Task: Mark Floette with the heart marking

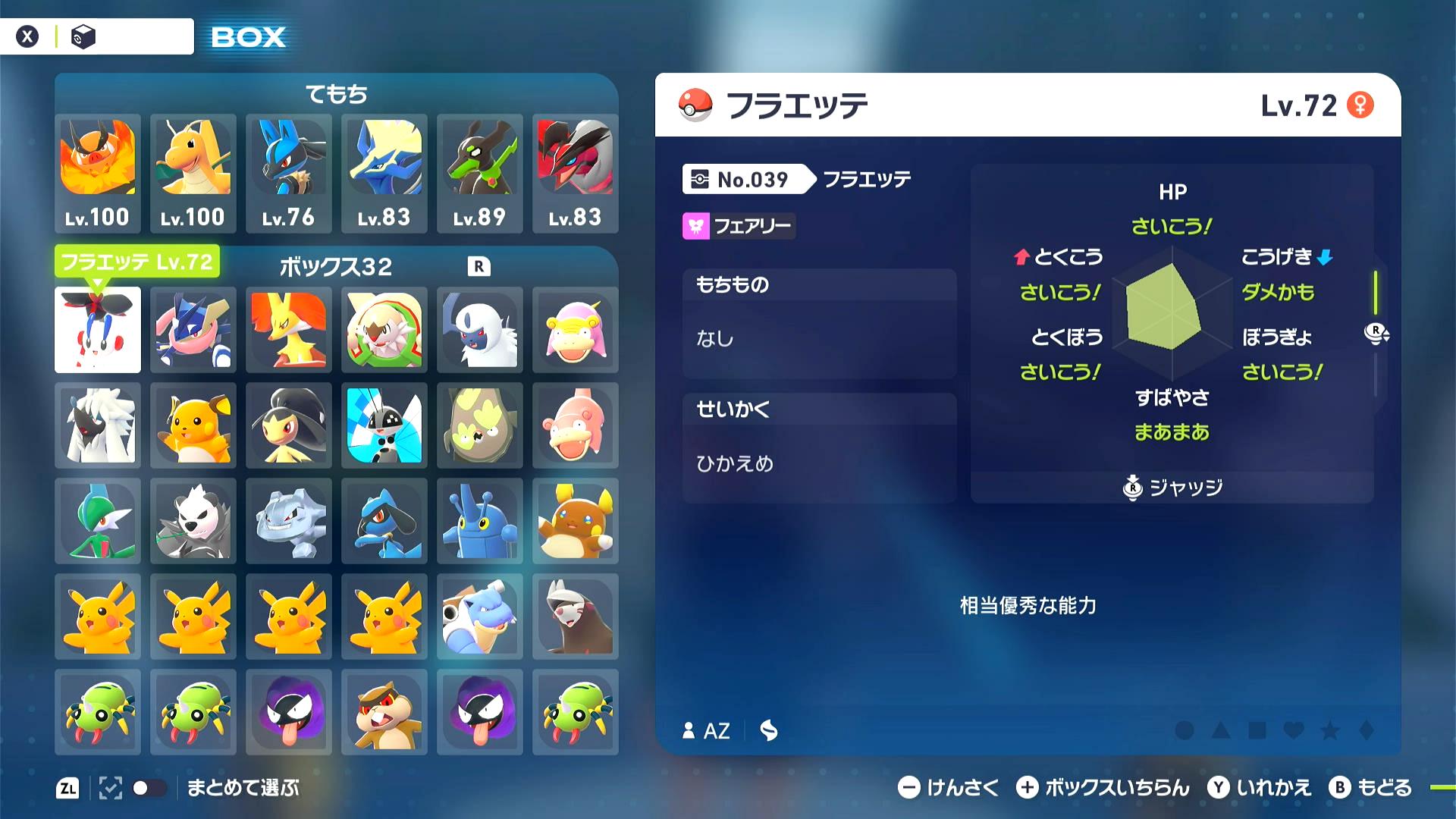Action: [x=1294, y=730]
